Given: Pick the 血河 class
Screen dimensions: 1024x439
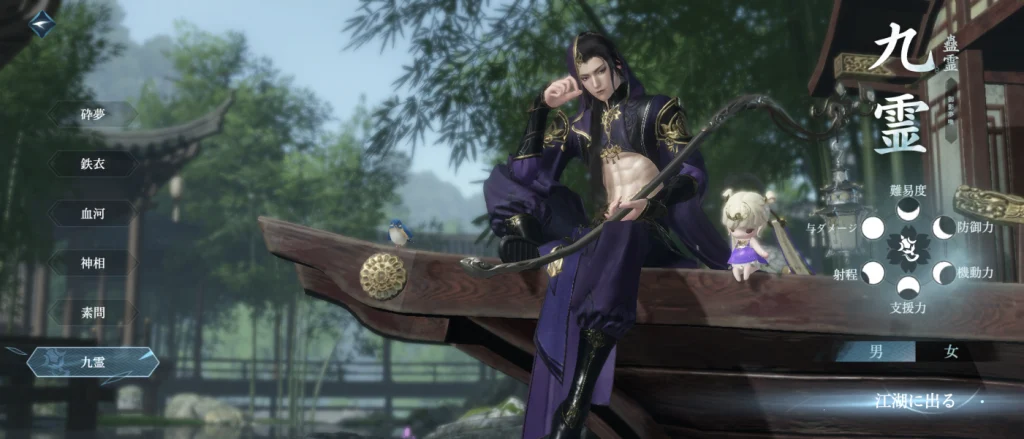Looking at the screenshot, I should click(93, 213).
